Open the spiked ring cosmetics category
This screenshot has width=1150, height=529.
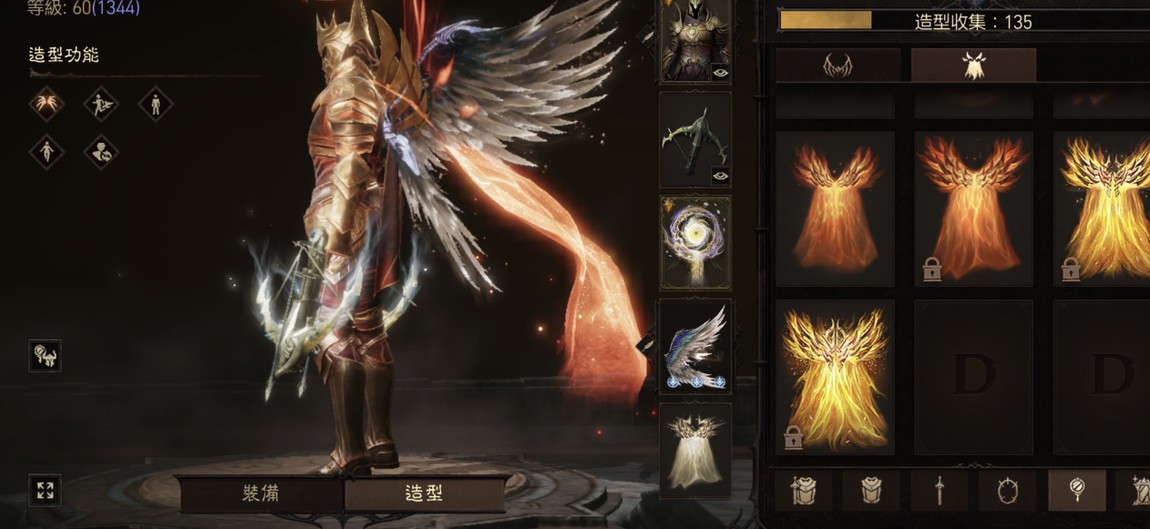1008,491
